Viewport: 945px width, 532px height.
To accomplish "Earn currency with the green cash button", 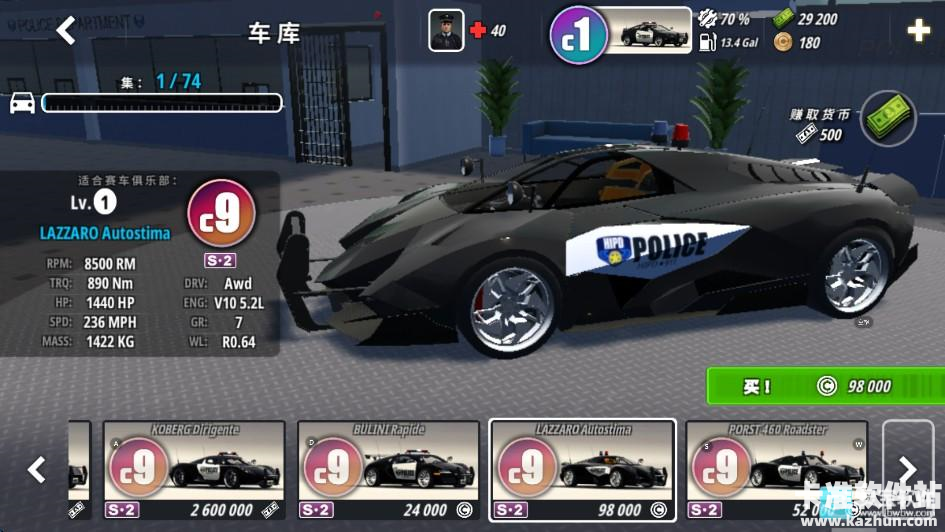I will pyautogui.click(x=888, y=118).
